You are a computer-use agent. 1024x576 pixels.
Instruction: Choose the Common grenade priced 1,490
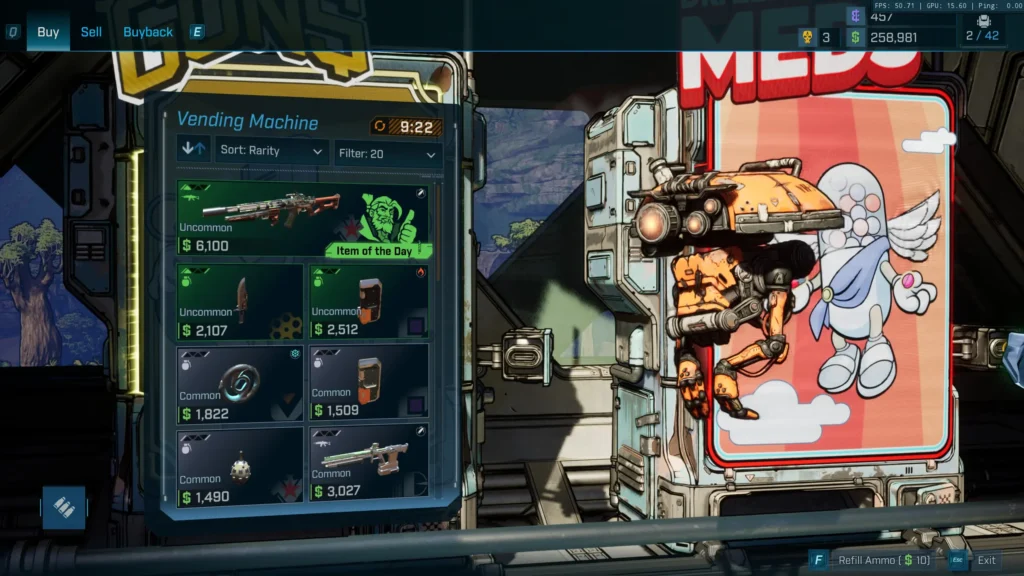240,464
